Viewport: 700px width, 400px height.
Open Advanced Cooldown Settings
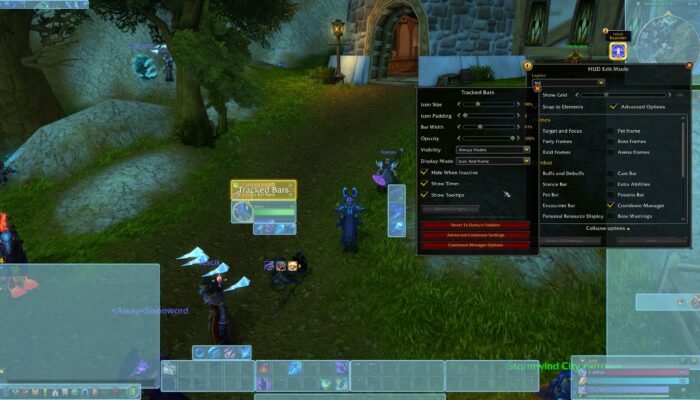474,235
